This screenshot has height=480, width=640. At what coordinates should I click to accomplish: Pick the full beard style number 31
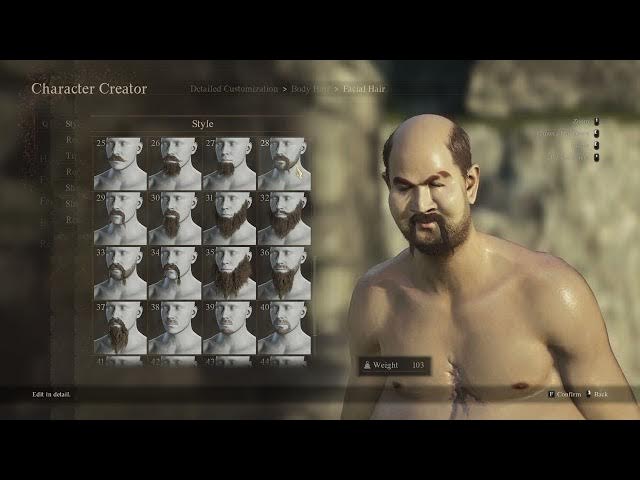[228, 218]
